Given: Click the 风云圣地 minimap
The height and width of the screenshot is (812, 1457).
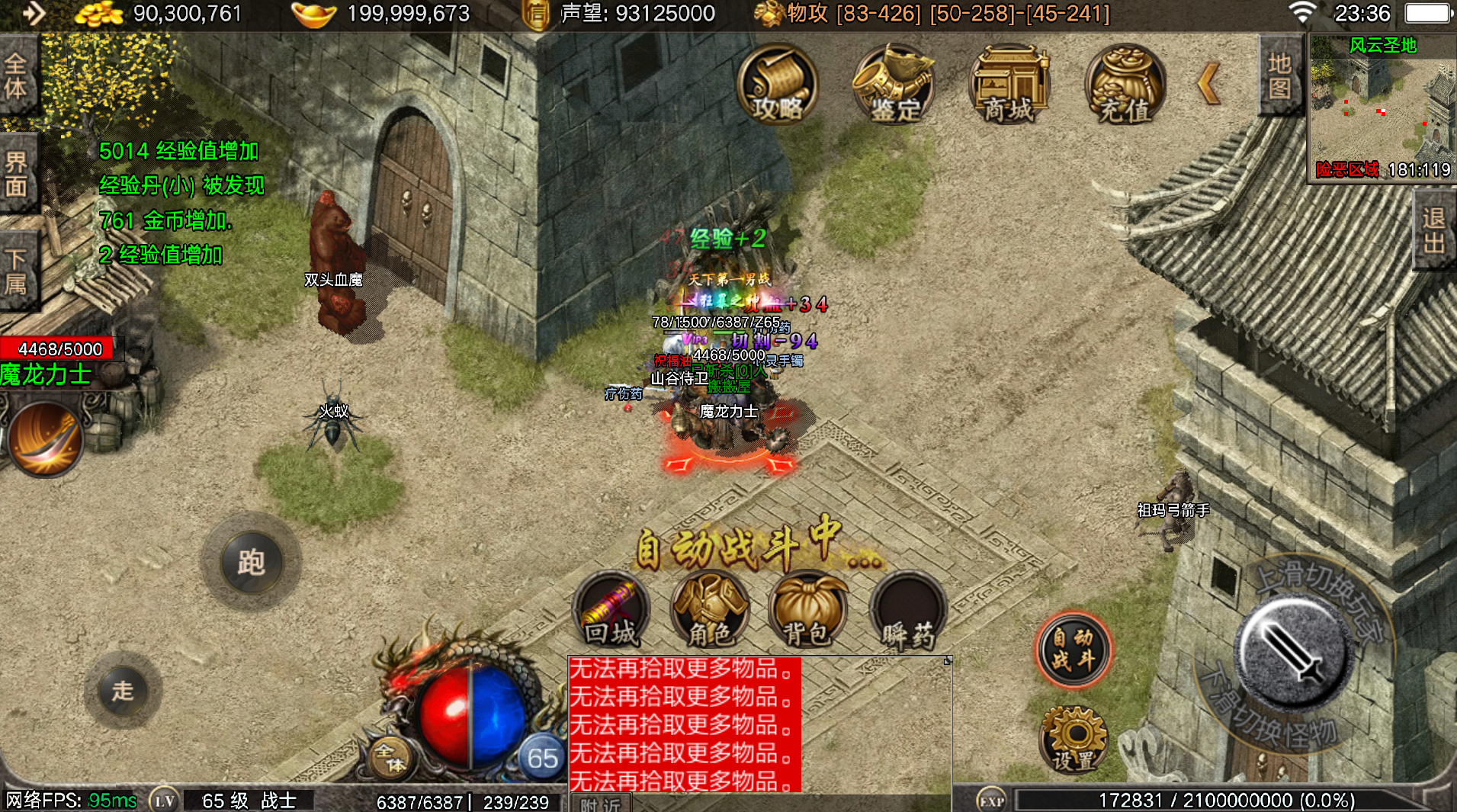Looking at the screenshot, I should pyautogui.click(x=1381, y=107).
